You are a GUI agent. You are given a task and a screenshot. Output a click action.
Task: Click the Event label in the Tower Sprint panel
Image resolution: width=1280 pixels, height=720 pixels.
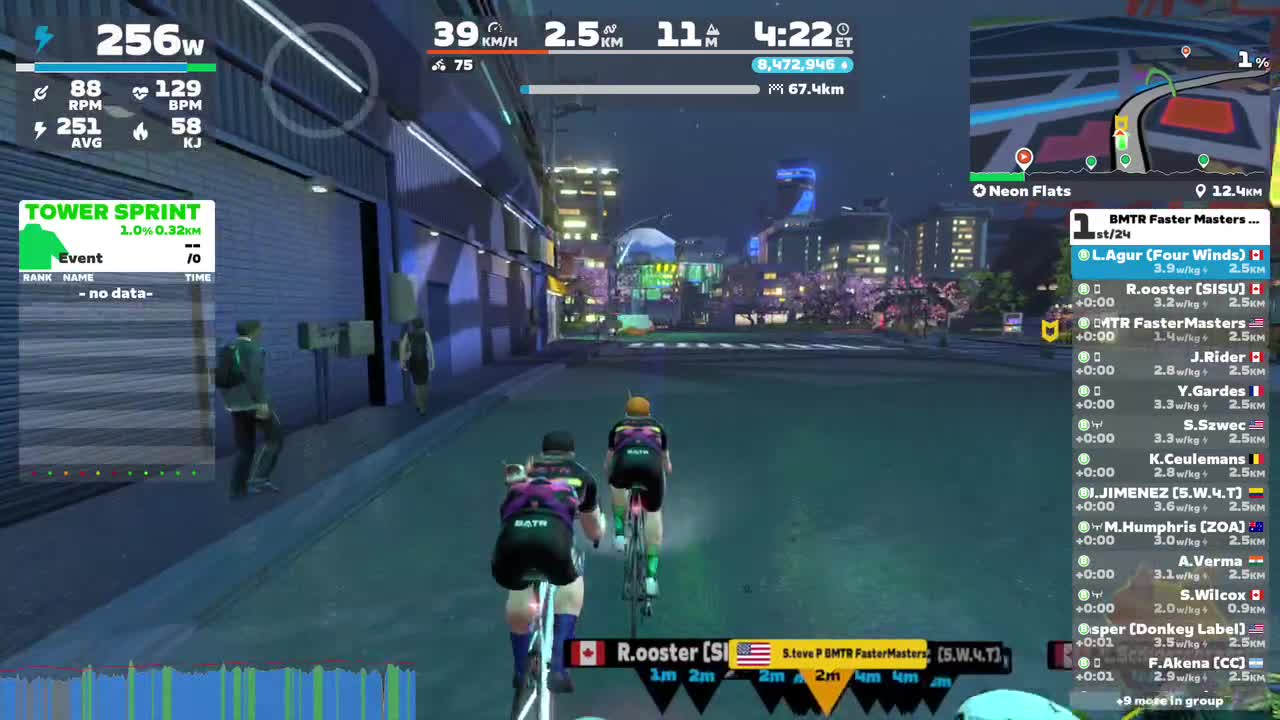79,258
